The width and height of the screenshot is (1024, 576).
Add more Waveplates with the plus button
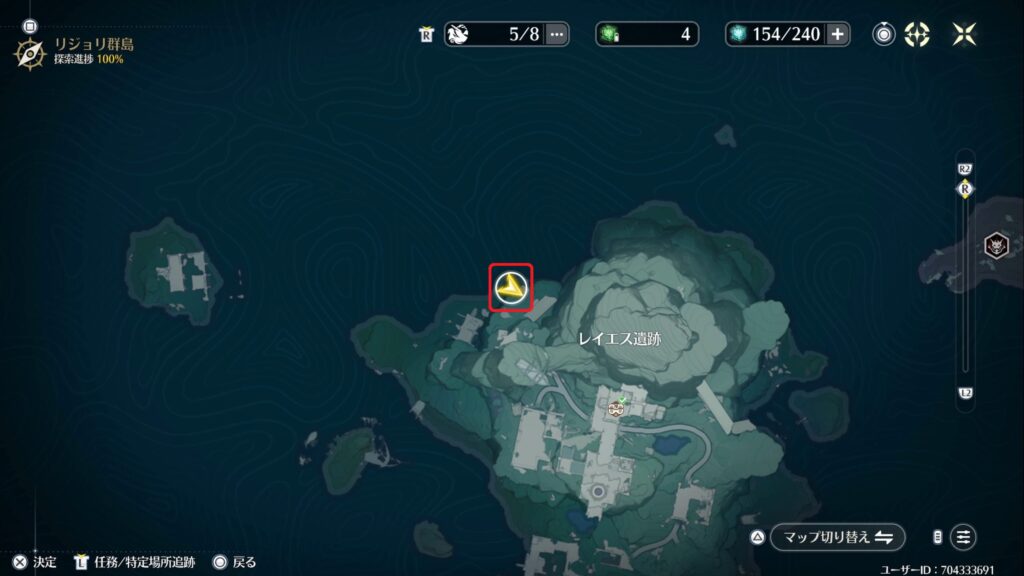837,34
